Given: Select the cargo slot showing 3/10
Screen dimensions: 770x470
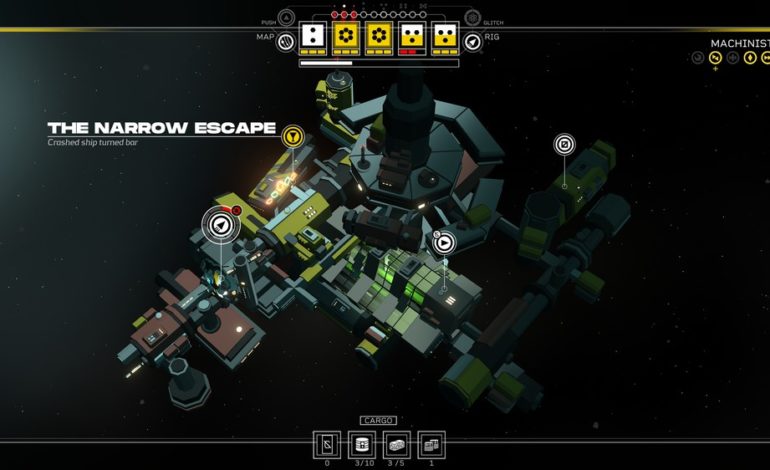Looking at the screenshot, I should point(361,444).
